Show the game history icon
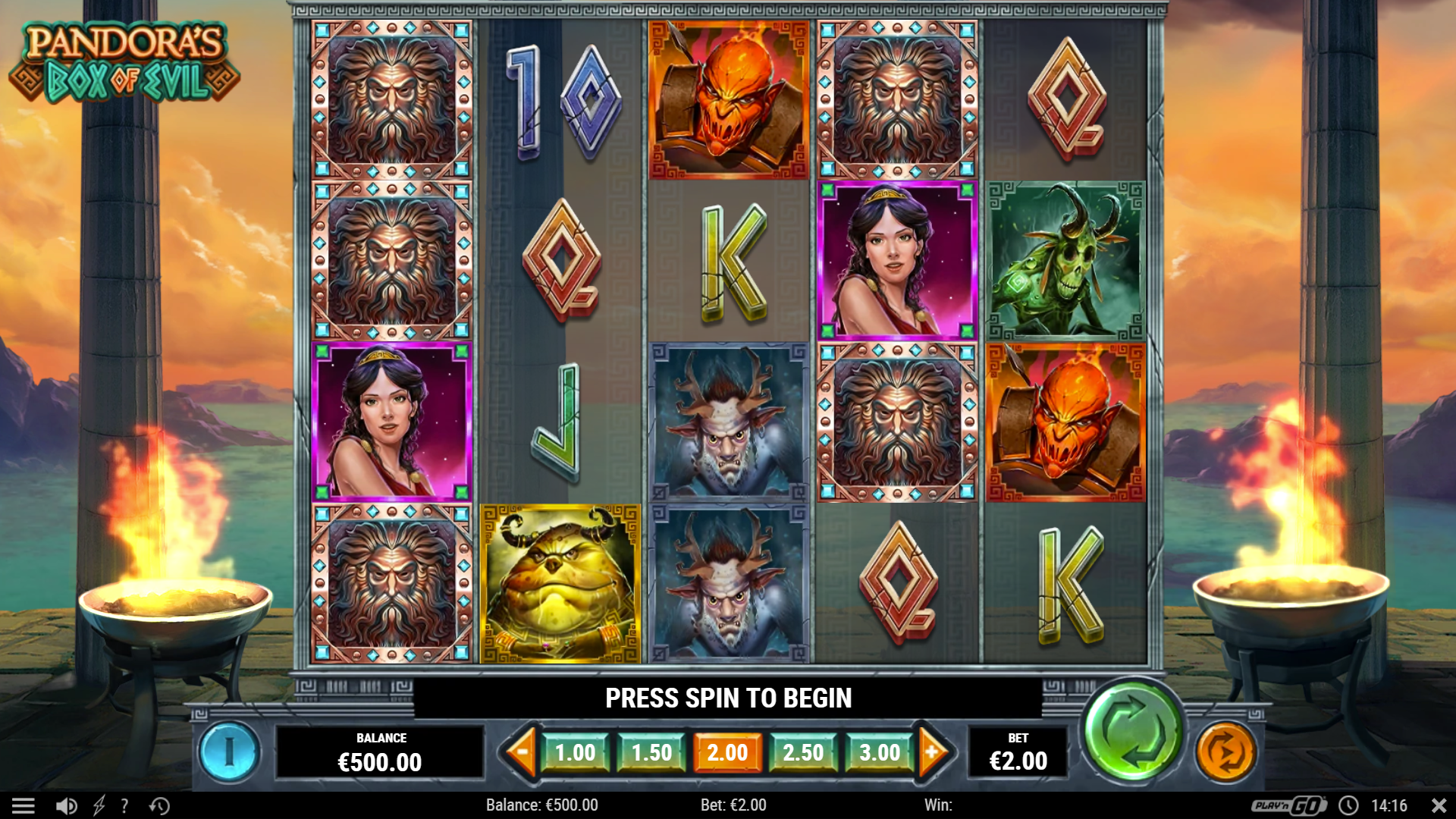 pos(159,805)
